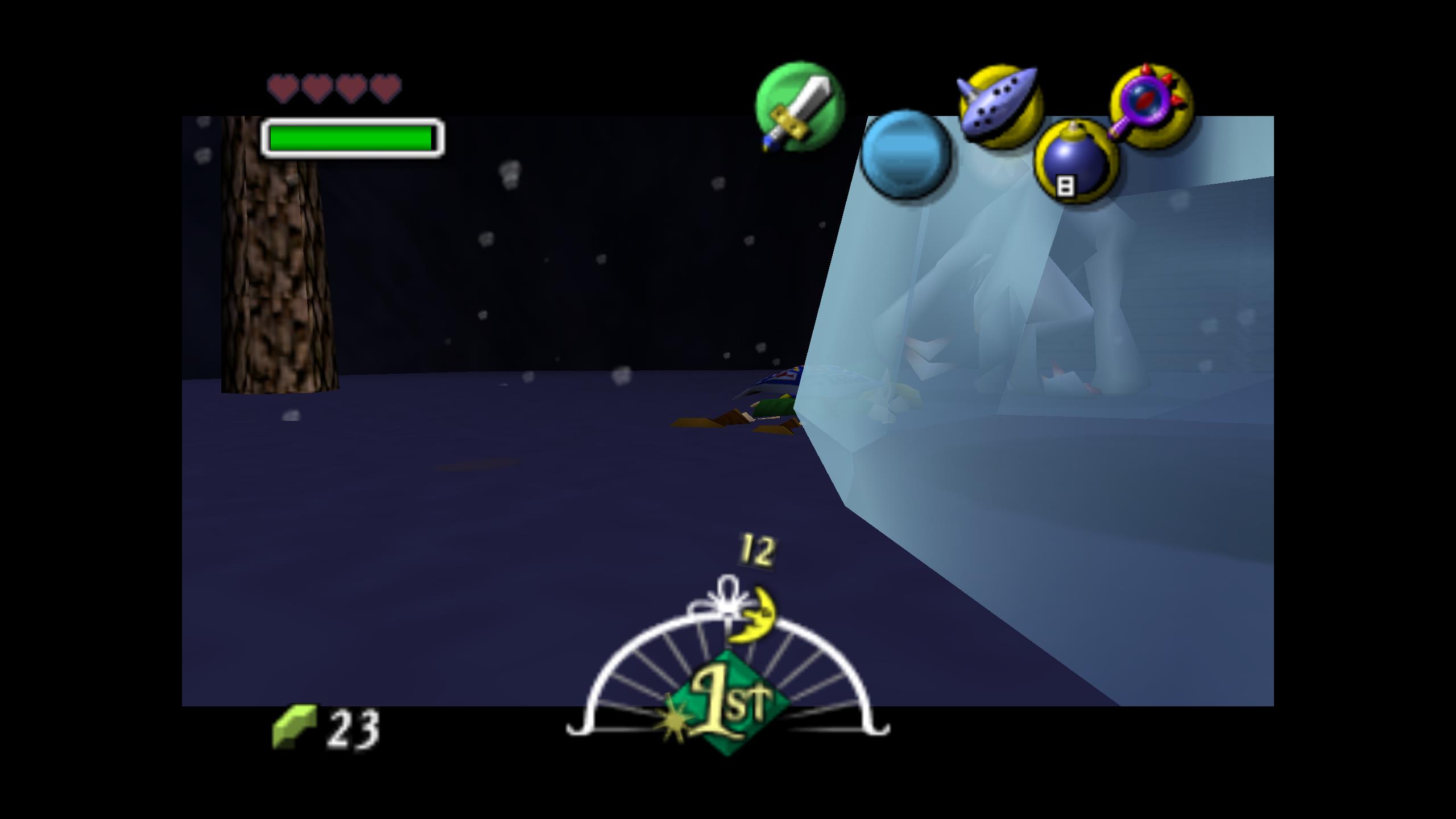Click the empty blue A-button circle

[x=905, y=154]
